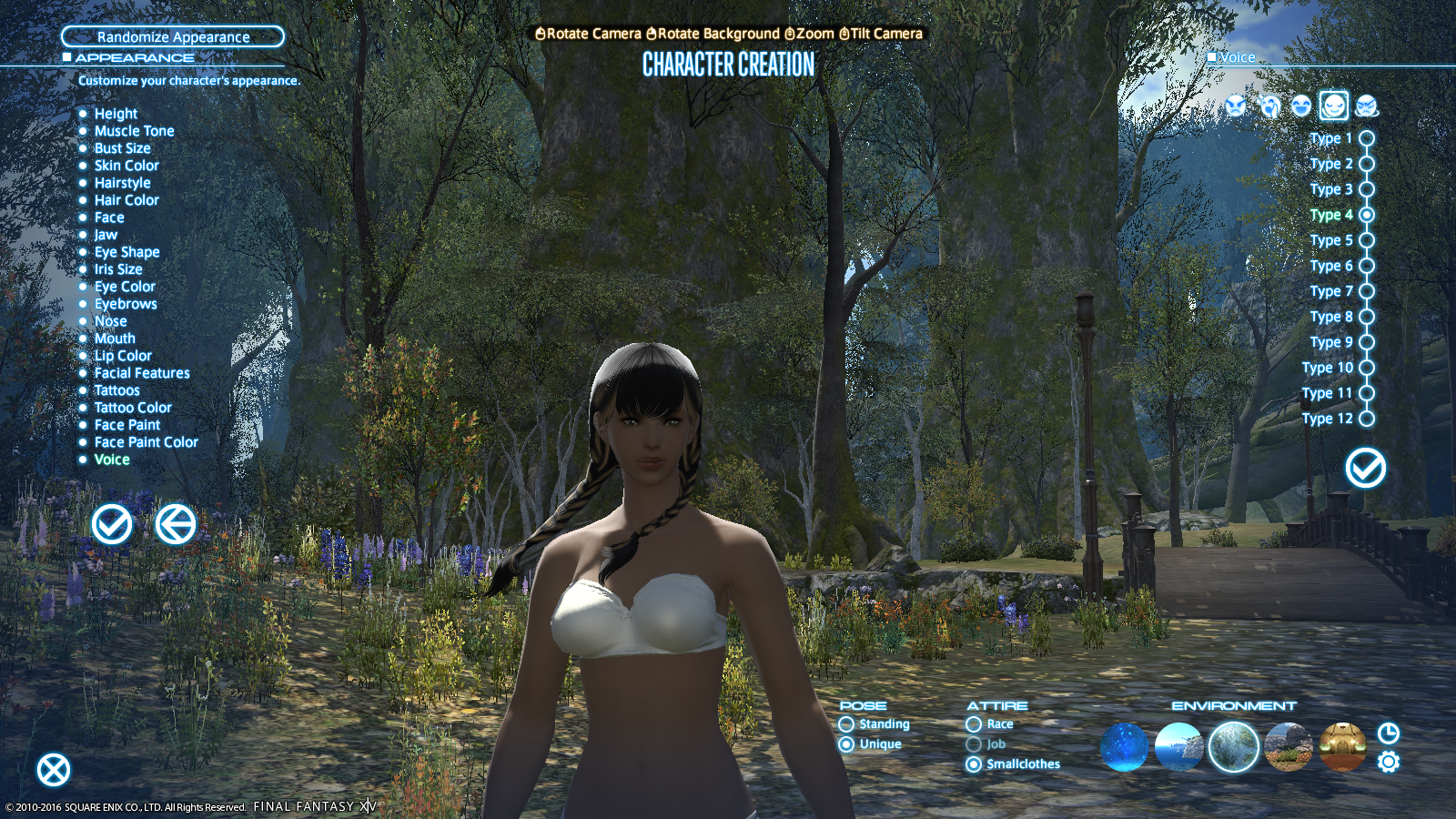Select the Smallclothes attire option

[975, 764]
